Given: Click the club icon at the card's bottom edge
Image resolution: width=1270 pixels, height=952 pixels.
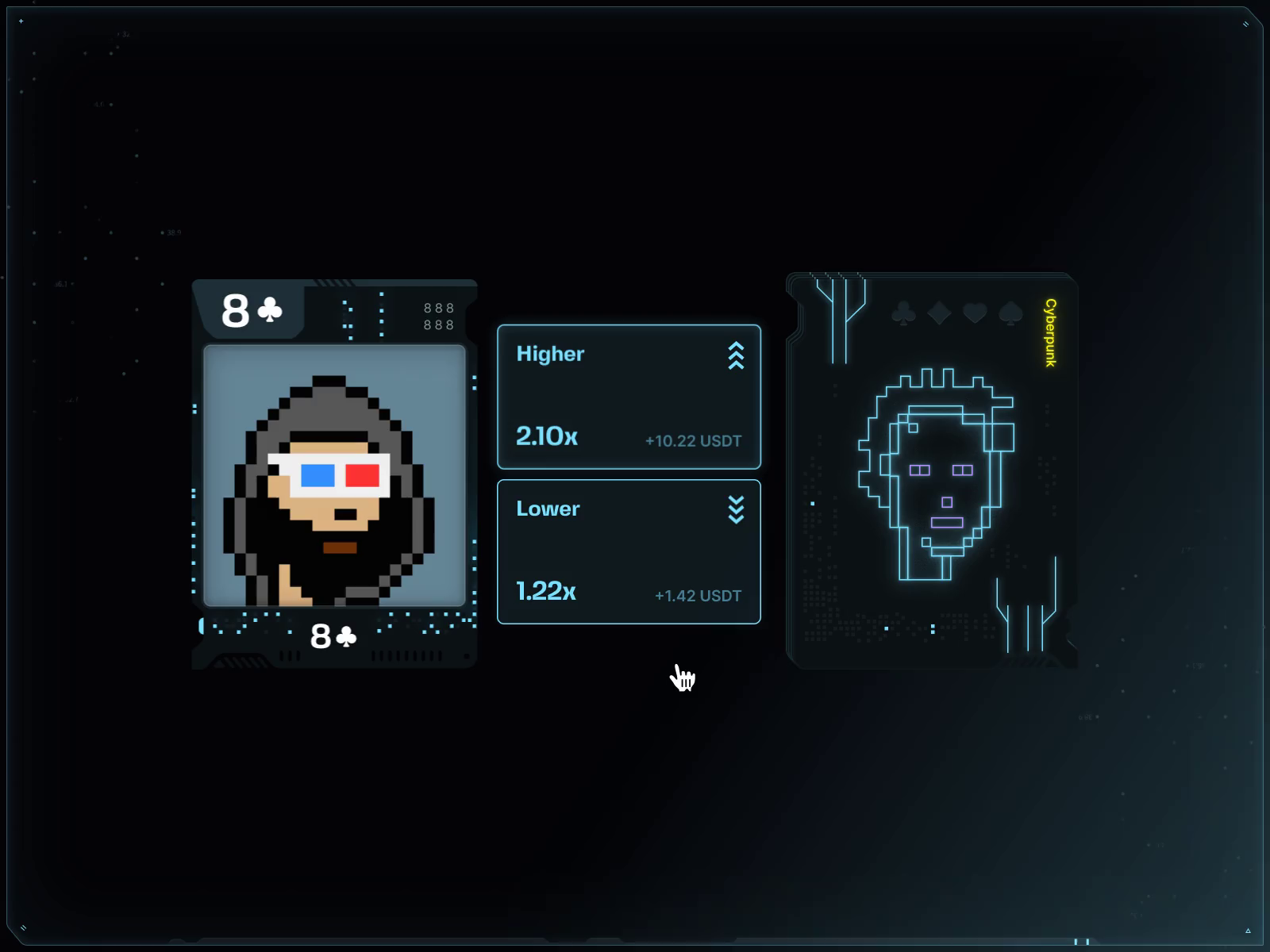Looking at the screenshot, I should [x=344, y=637].
